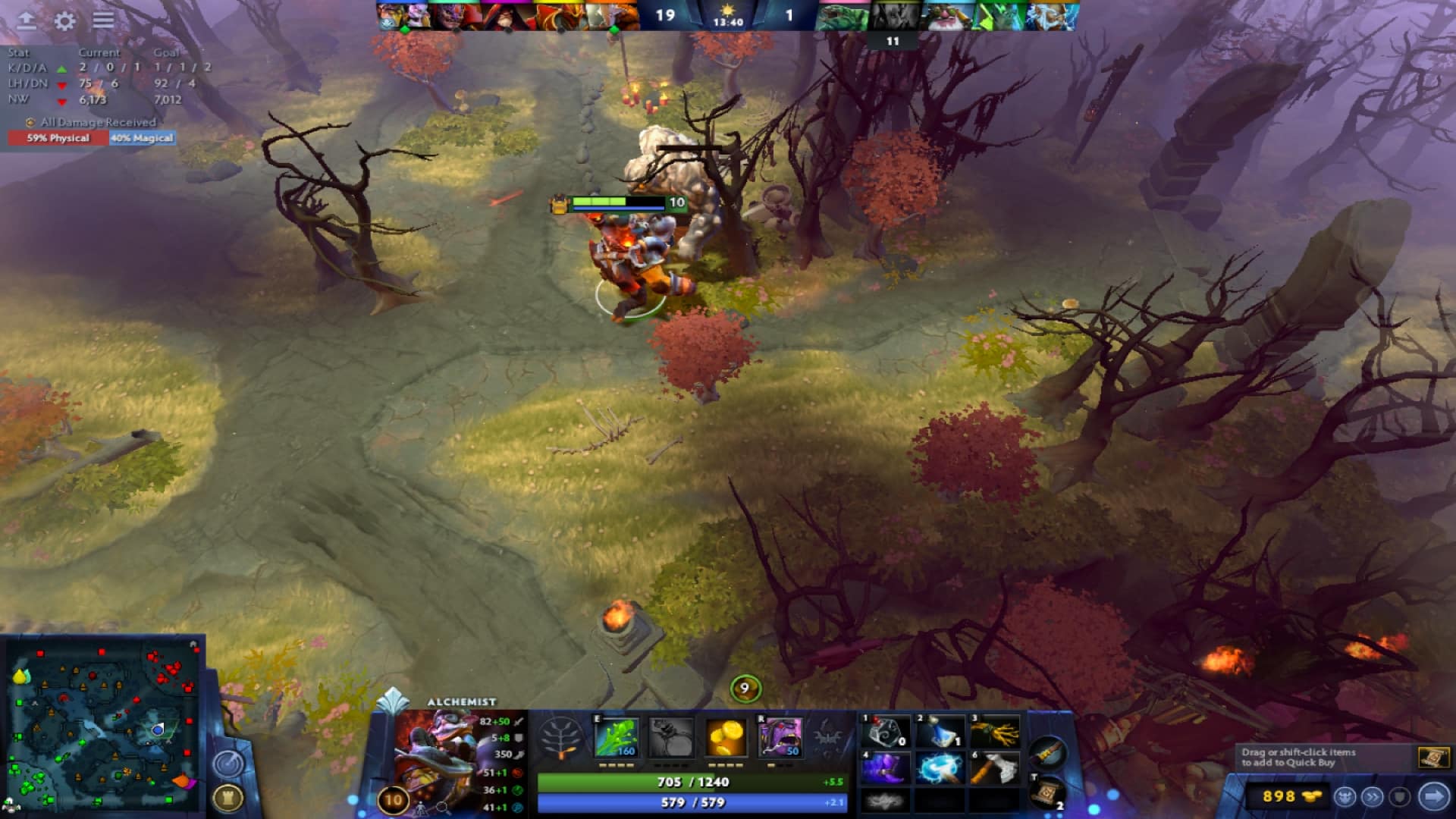The height and width of the screenshot is (819, 1456).
Task: Select the axe item slot
Action: click(x=994, y=768)
